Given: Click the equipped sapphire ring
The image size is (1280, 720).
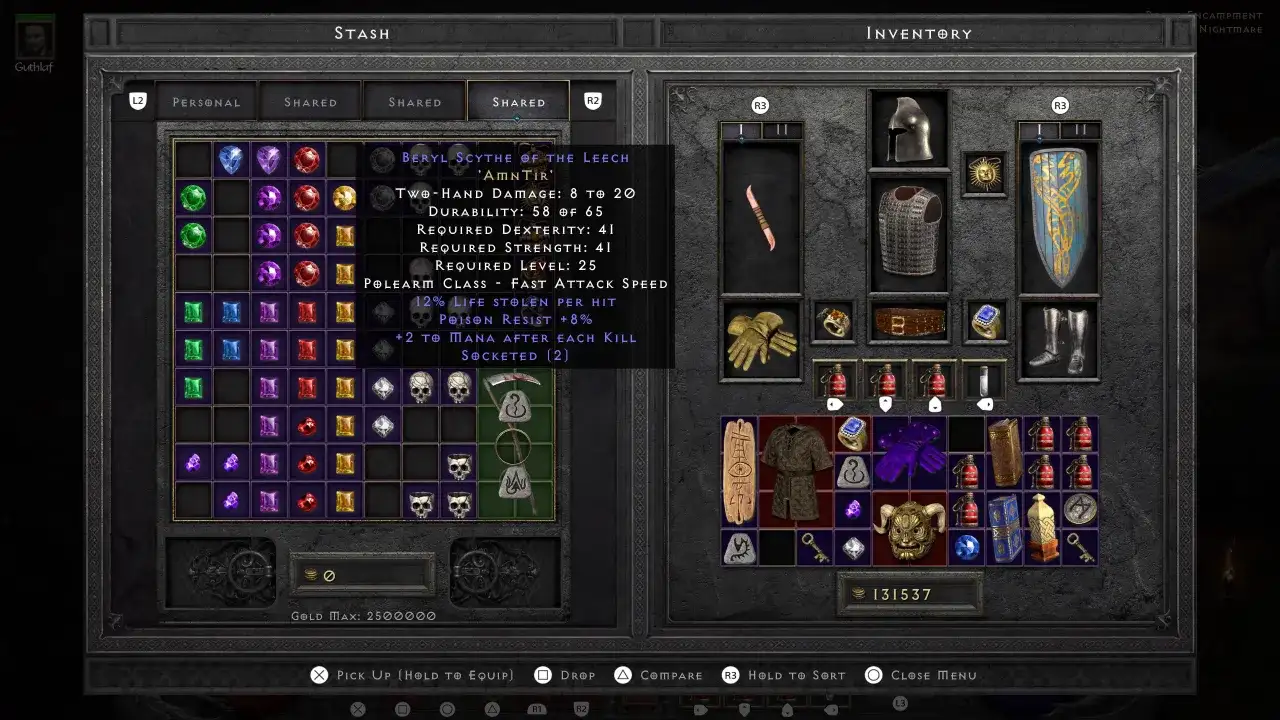Looking at the screenshot, I should (984, 322).
